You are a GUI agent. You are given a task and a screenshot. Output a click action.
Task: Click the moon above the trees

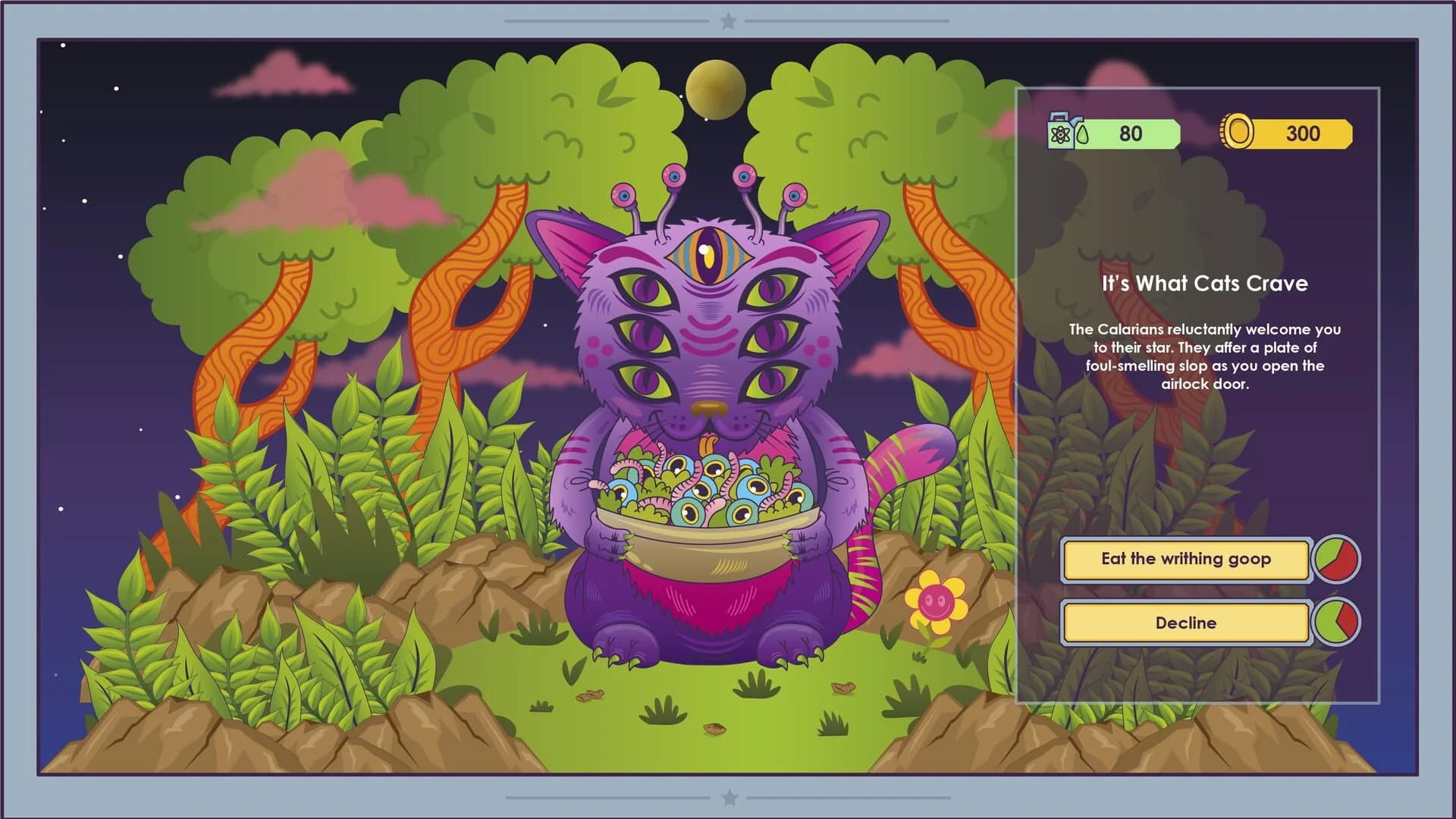(x=715, y=89)
